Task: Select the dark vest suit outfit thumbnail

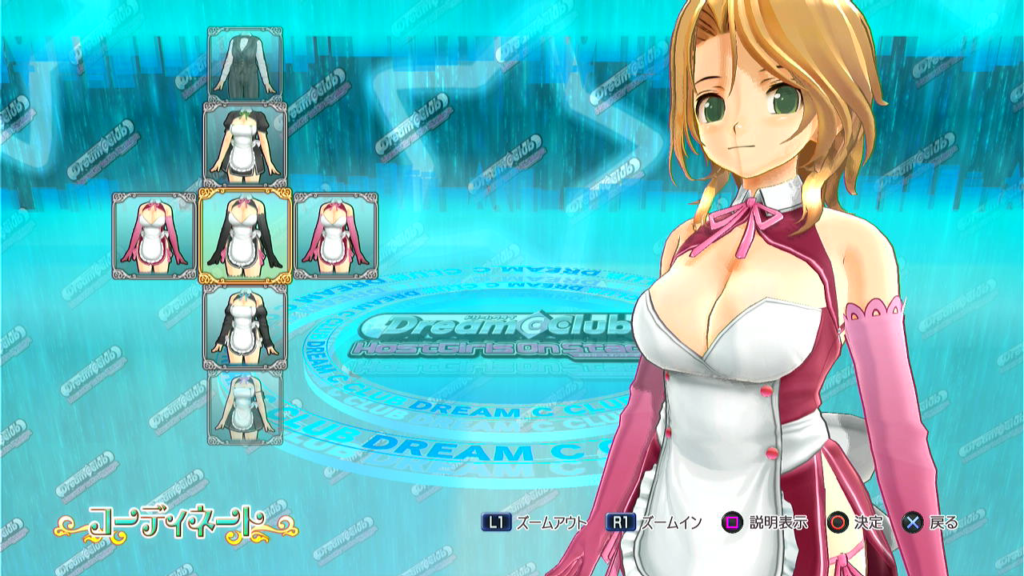Action: click(245, 63)
